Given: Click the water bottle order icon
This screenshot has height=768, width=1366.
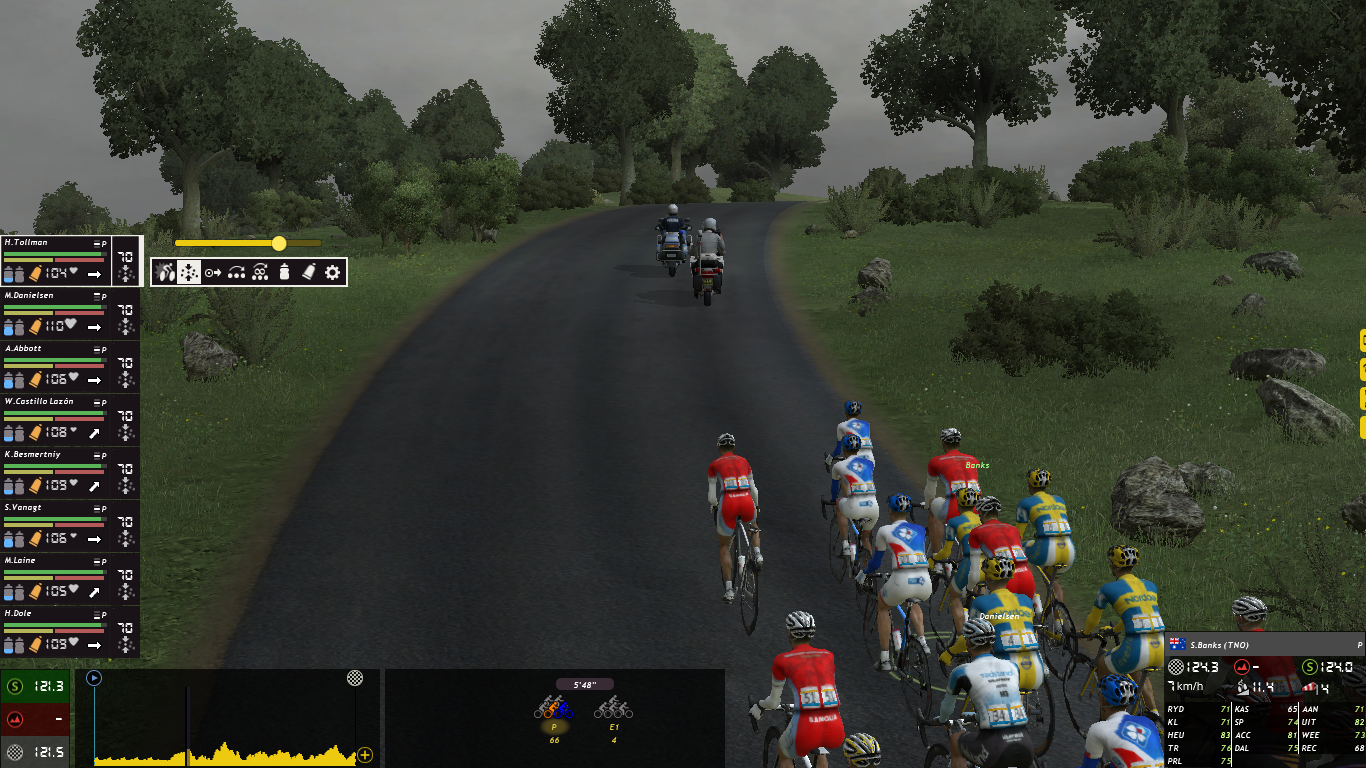Looking at the screenshot, I should [284, 272].
